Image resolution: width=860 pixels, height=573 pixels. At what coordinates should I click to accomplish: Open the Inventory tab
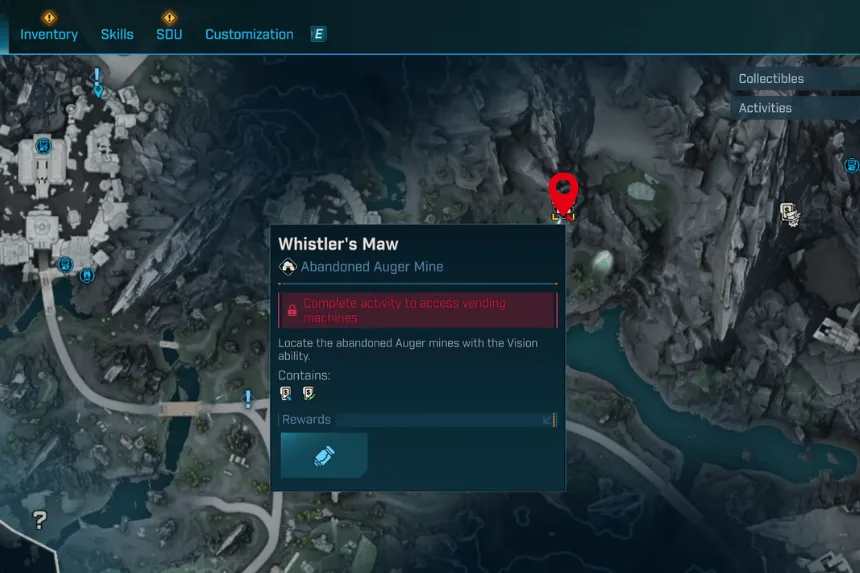tap(49, 34)
